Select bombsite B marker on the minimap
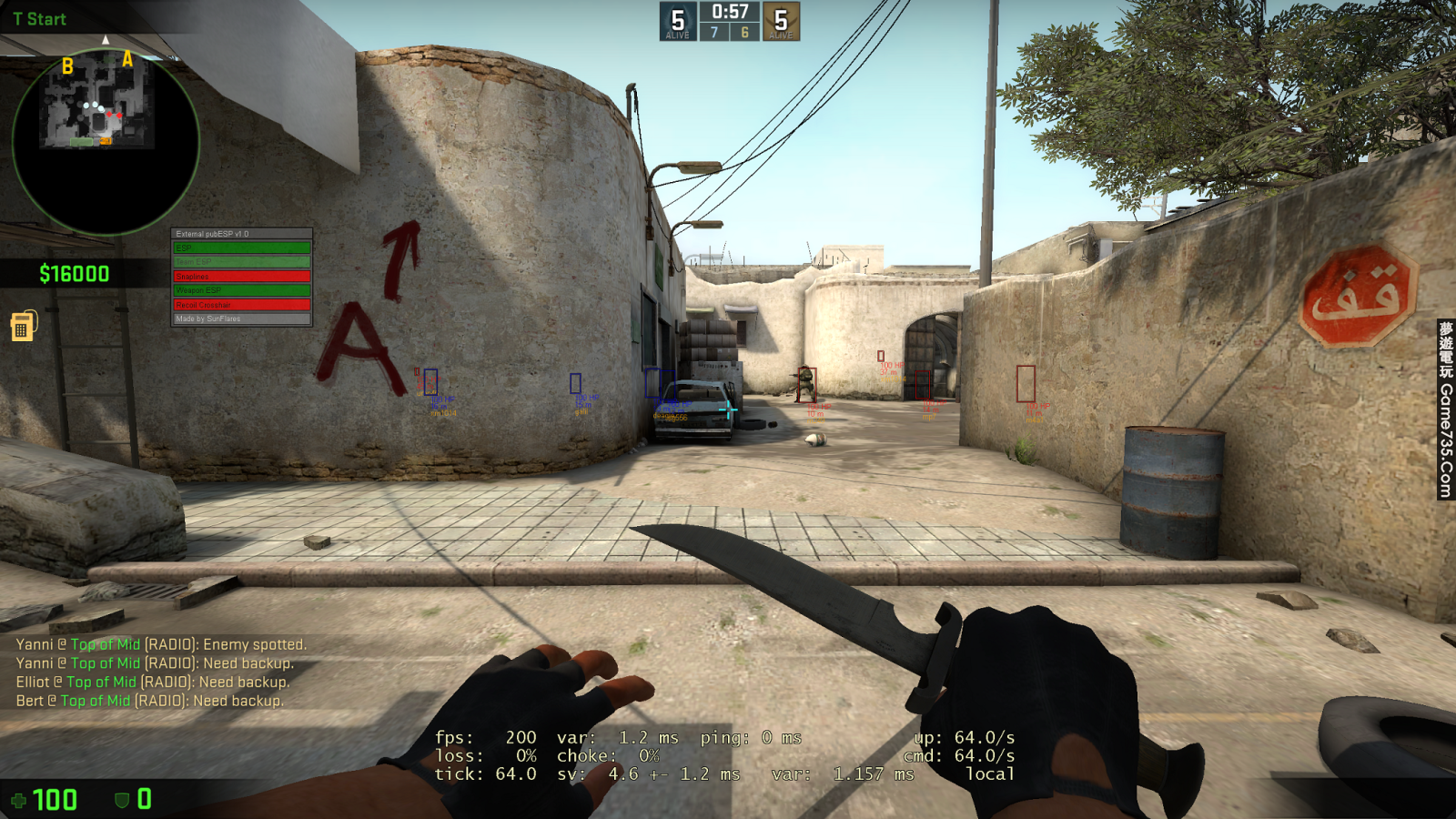 point(66,65)
